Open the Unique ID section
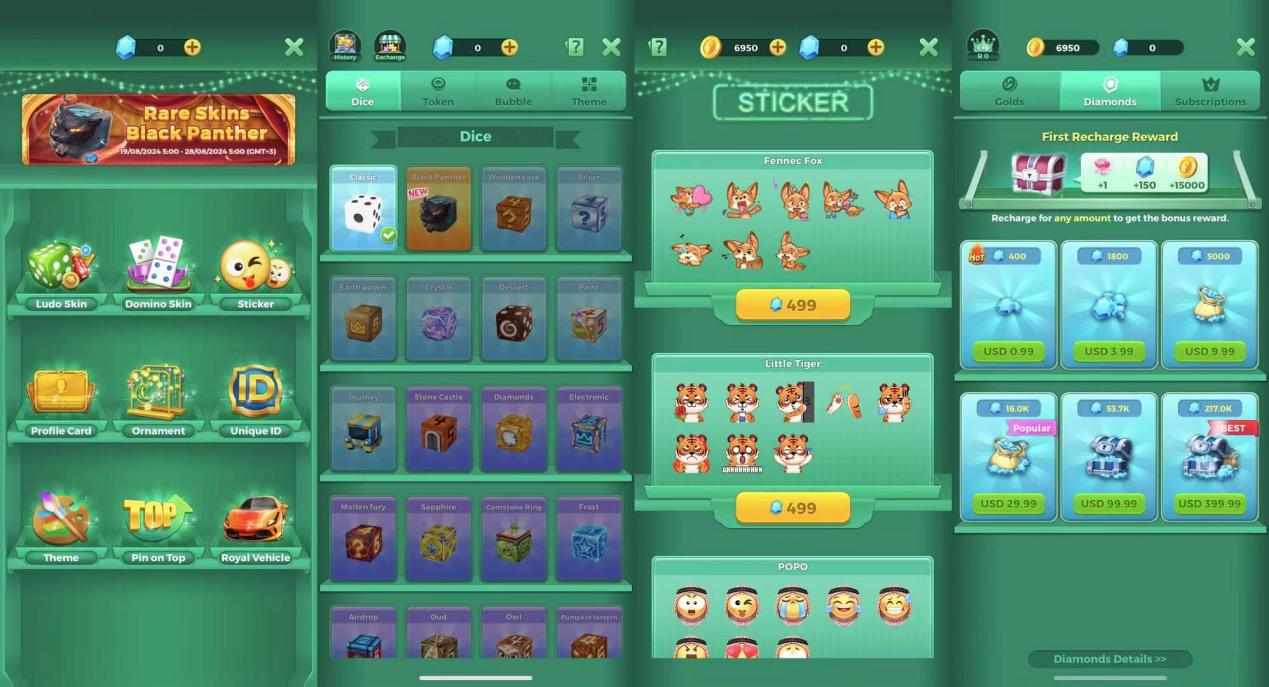 (255, 399)
